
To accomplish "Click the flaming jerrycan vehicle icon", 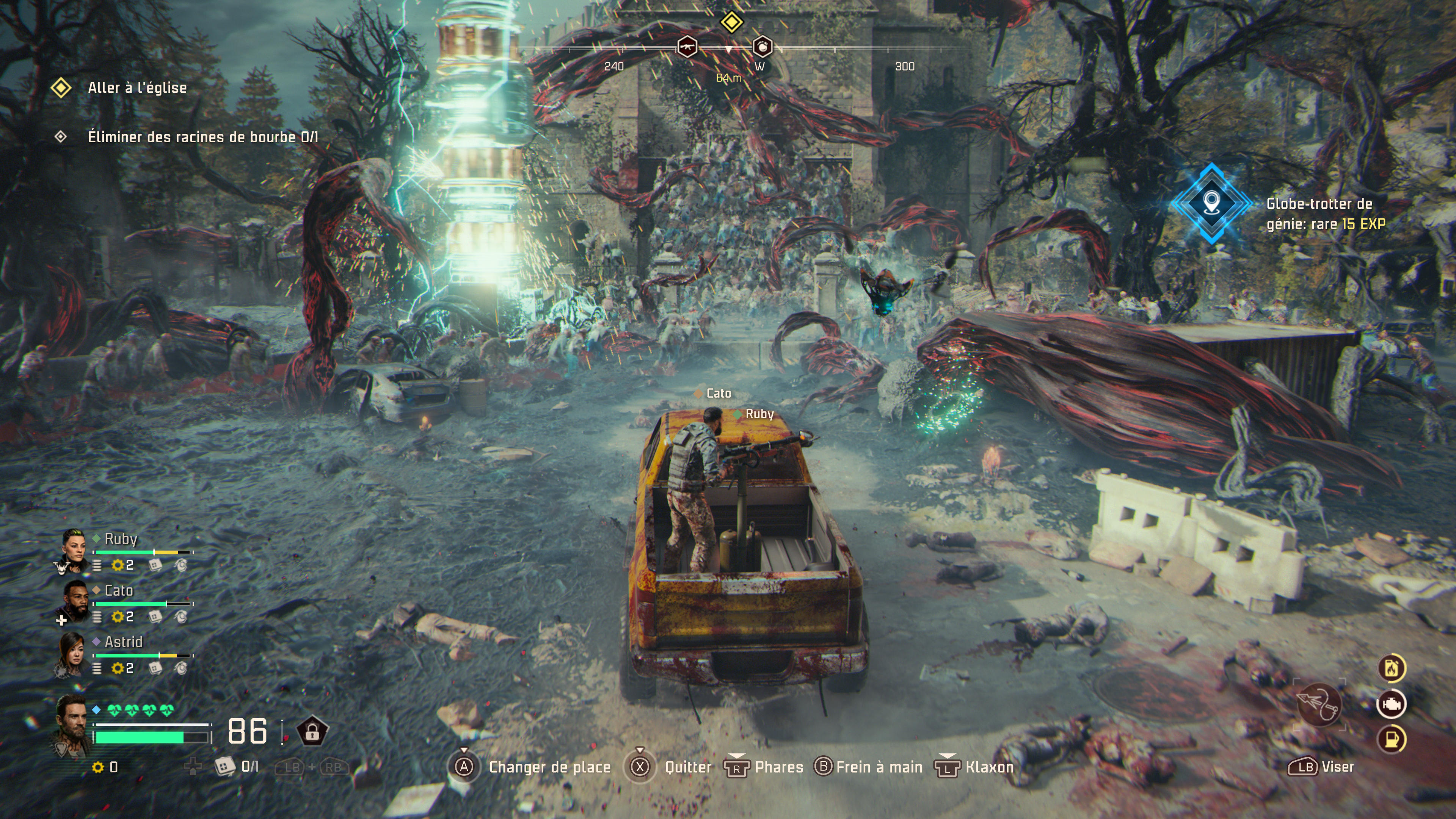I will click(x=1392, y=668).
